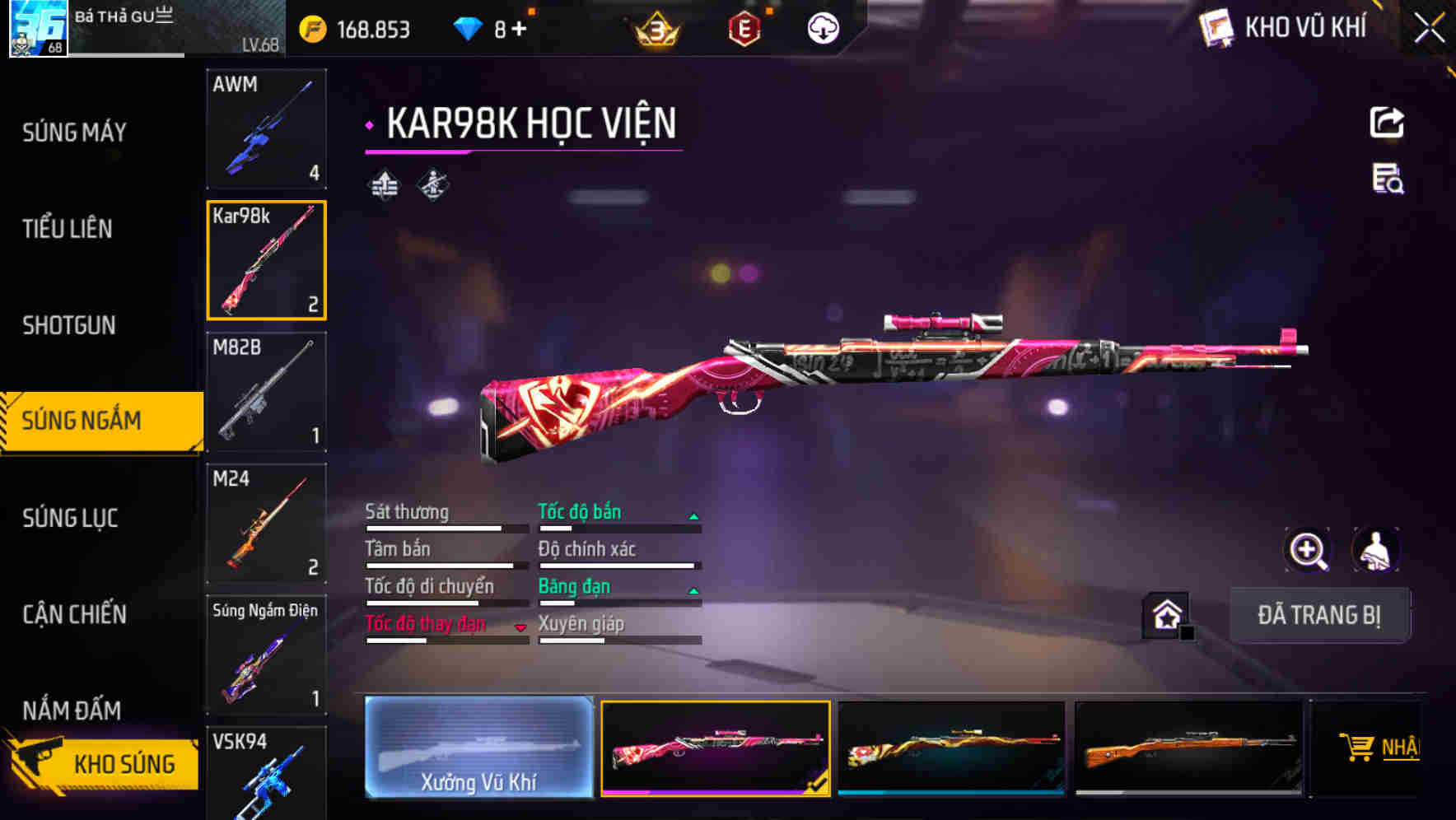Zoom the weapon using the magnifier icon
Image resolution: width=1456 pixels, height=820 pixels.
[1308, 550]
